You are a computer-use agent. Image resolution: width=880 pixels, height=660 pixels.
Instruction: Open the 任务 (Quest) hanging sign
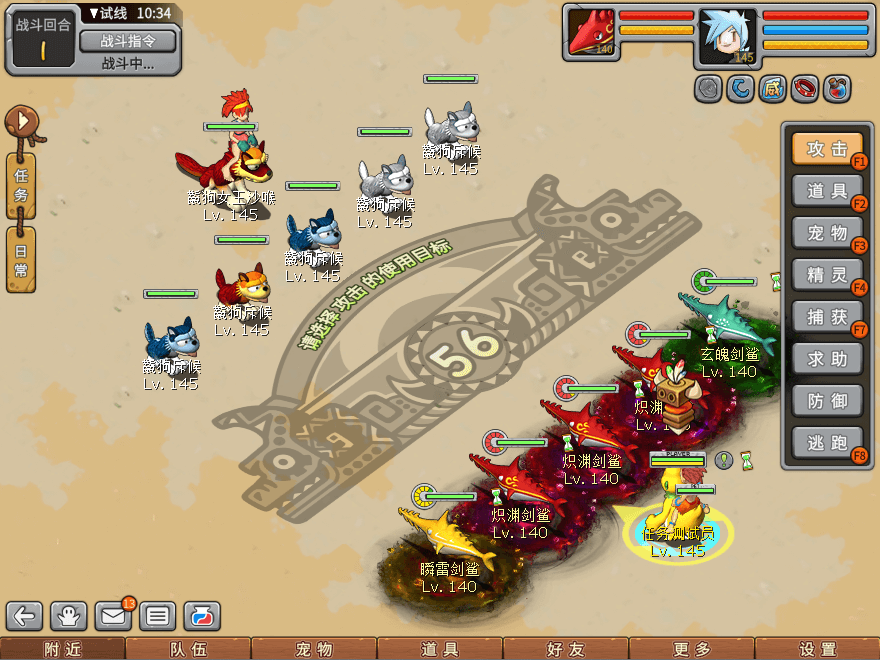(x=21, y=186)
